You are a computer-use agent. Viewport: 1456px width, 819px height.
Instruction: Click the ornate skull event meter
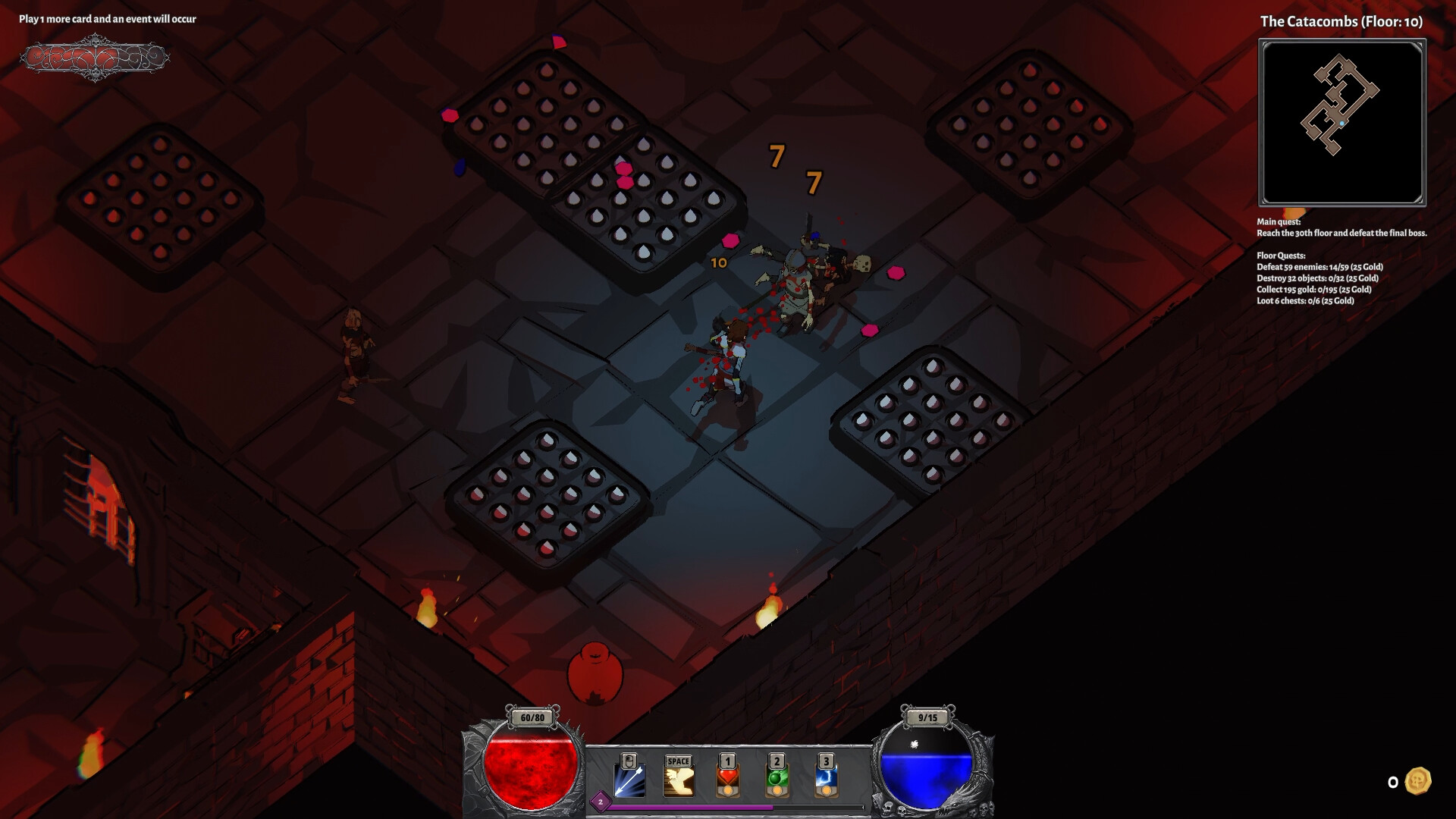pos(95,58)
